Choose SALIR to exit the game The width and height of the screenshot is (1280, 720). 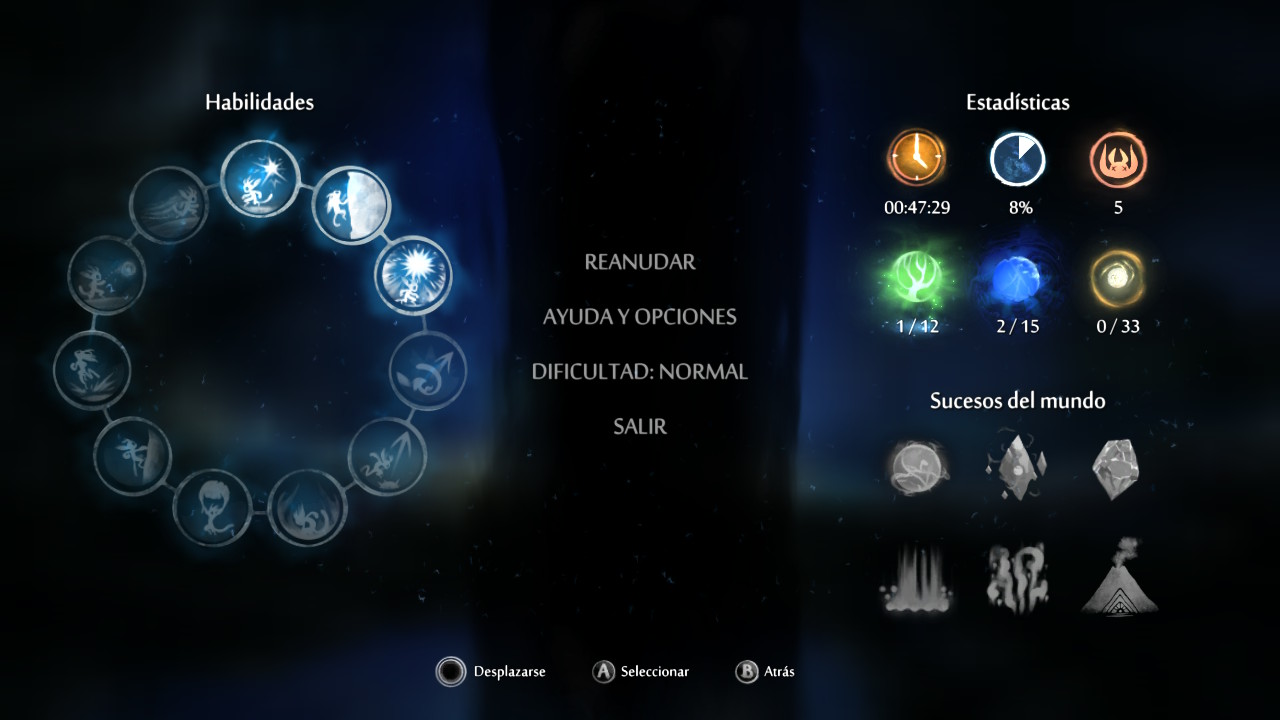pos(640,427)
